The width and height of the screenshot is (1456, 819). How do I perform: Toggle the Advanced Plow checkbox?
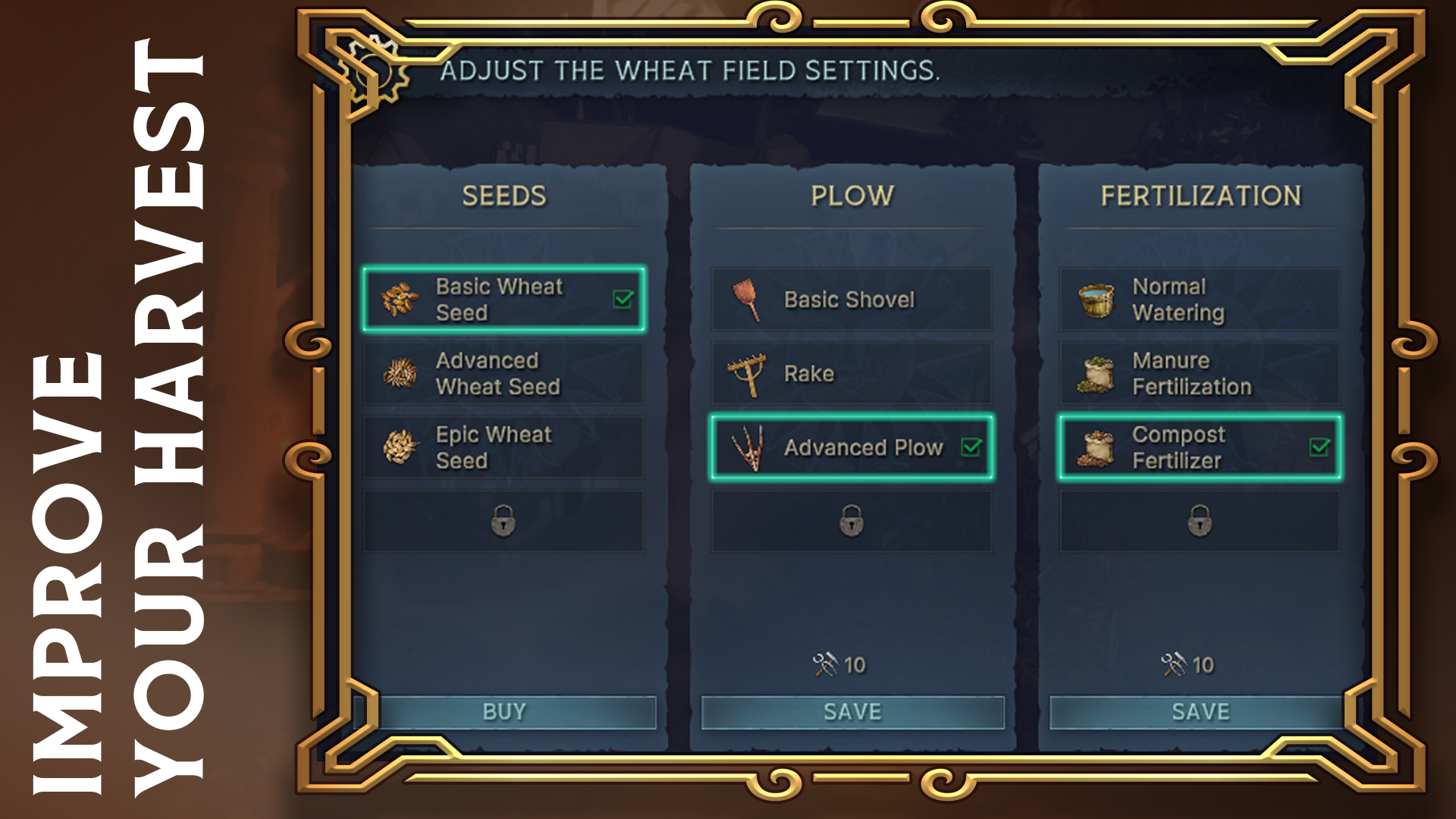tap(973, 448)
